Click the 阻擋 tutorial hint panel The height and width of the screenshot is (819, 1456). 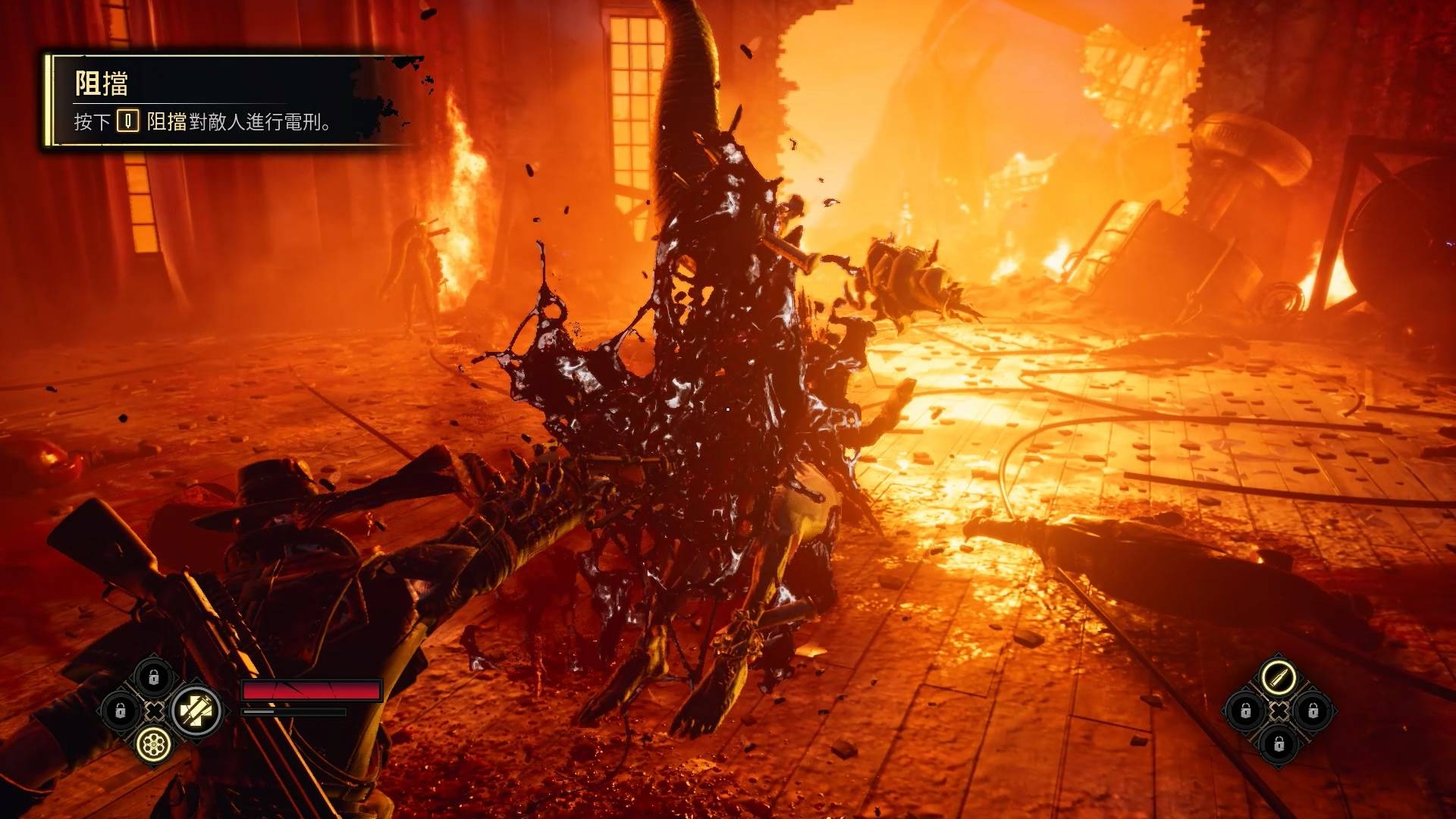coord(227,102)
